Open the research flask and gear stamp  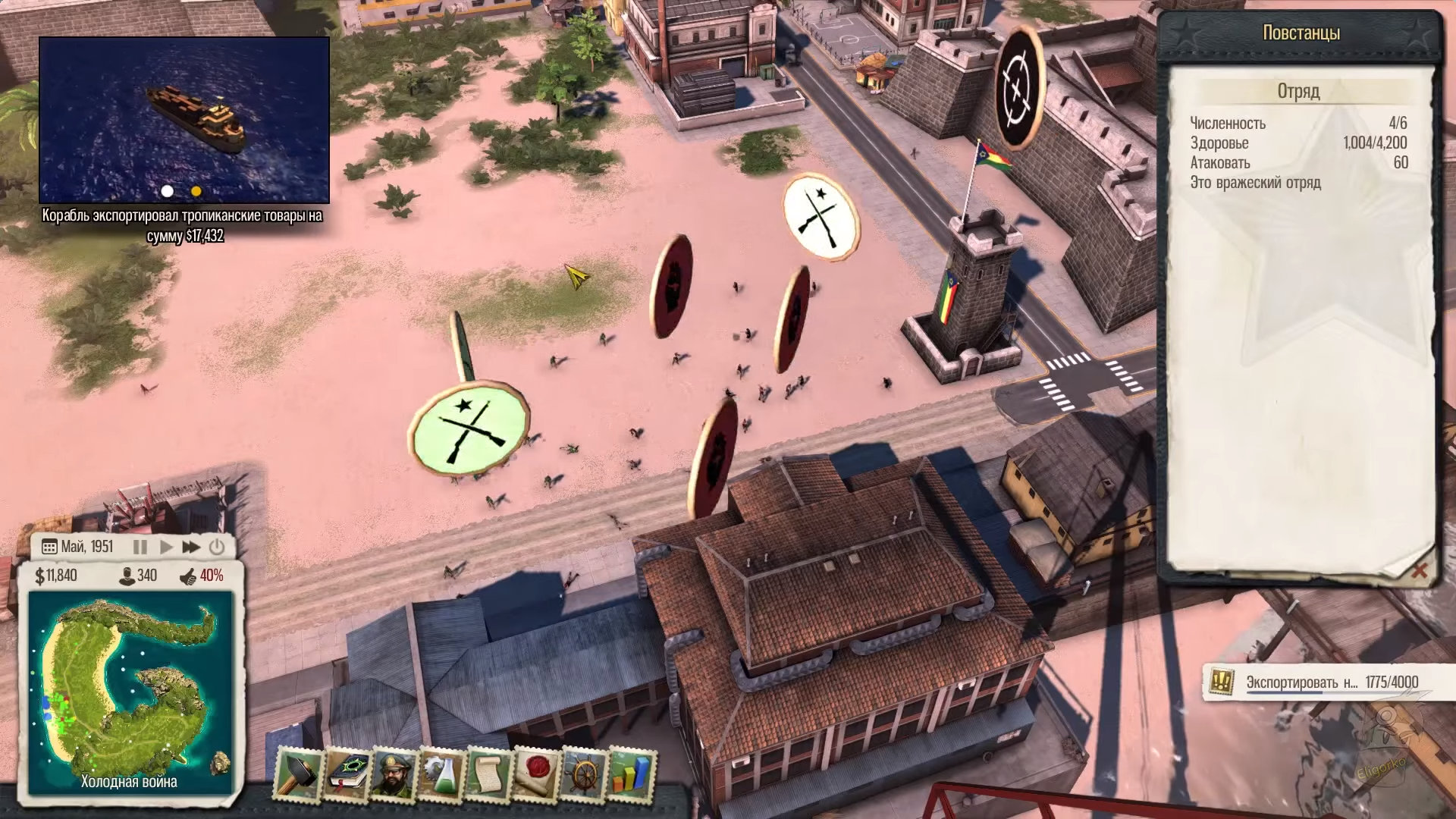point(441,775)
